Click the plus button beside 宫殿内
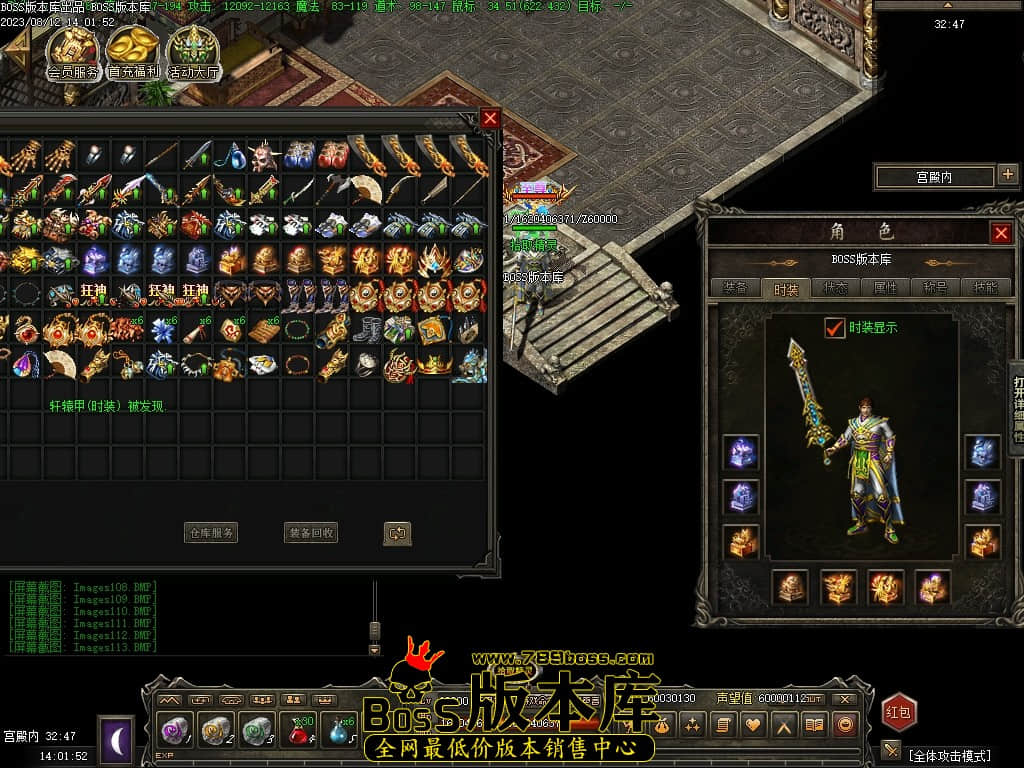Image resolution: width=1024 pixels, height=768 pixels. point(1007,176)
